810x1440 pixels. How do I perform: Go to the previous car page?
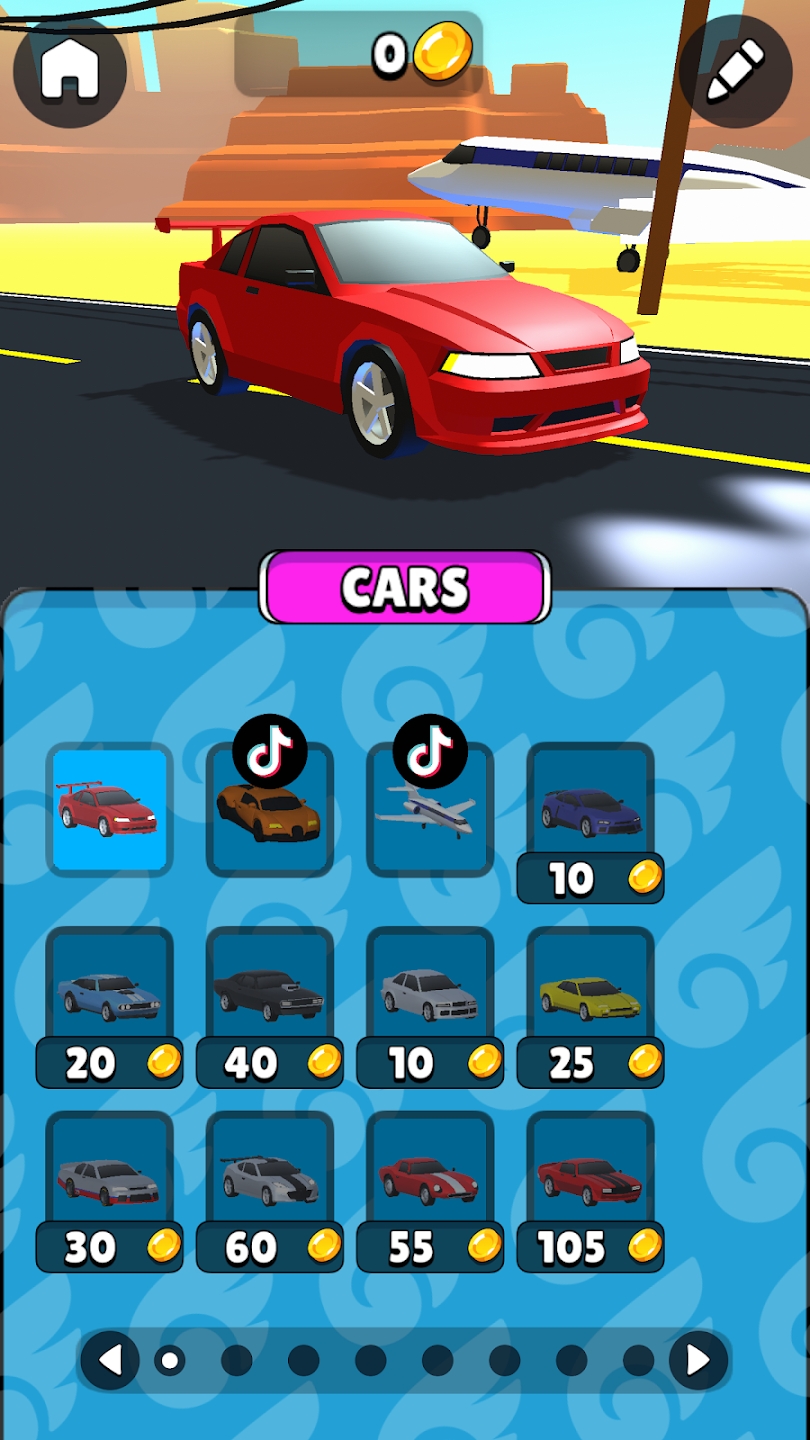110,1360
